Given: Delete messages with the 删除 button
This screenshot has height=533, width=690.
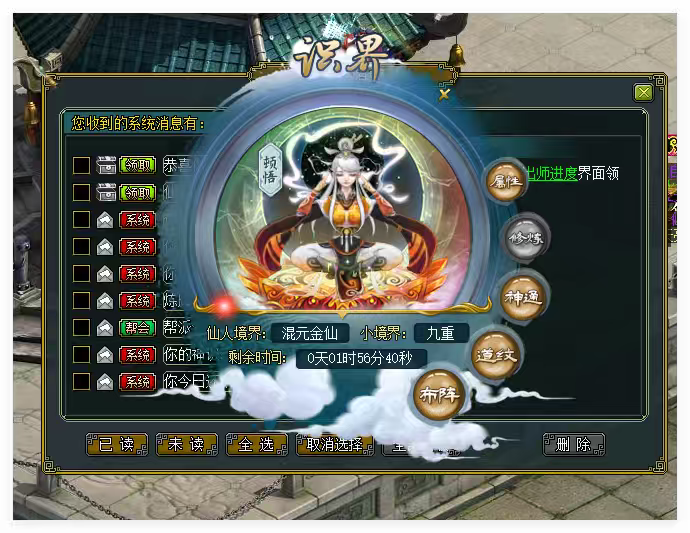Looking at the screenshot, I should (x=574, y=444).
